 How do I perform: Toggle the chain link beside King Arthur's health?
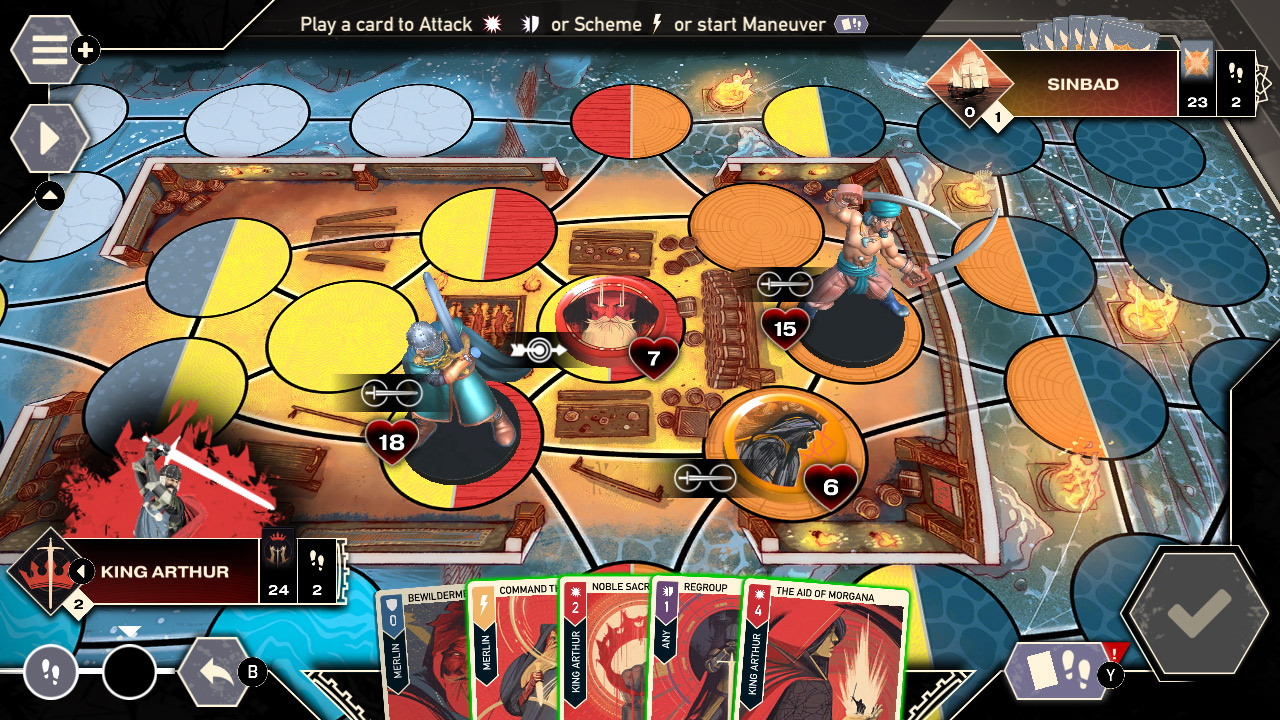392,391
